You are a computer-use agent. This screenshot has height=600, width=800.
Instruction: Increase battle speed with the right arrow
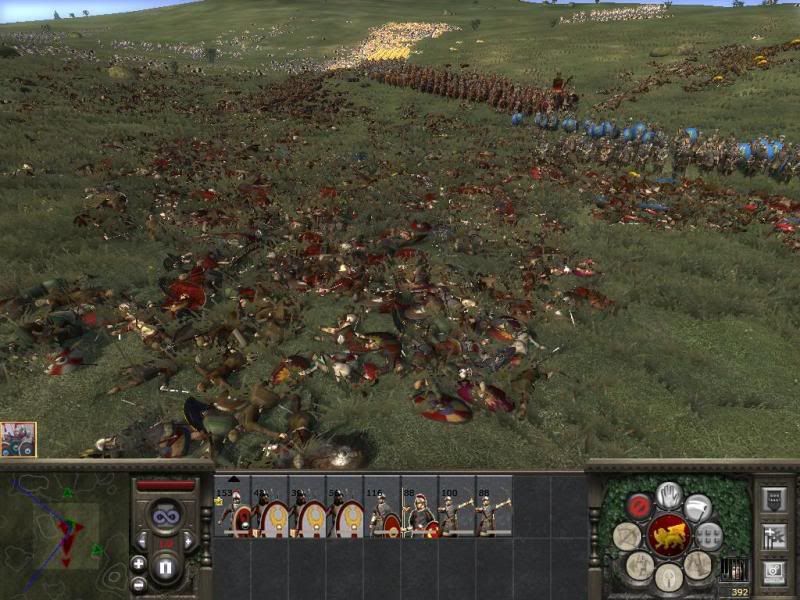pyautogui.click(x=189, y=541)
